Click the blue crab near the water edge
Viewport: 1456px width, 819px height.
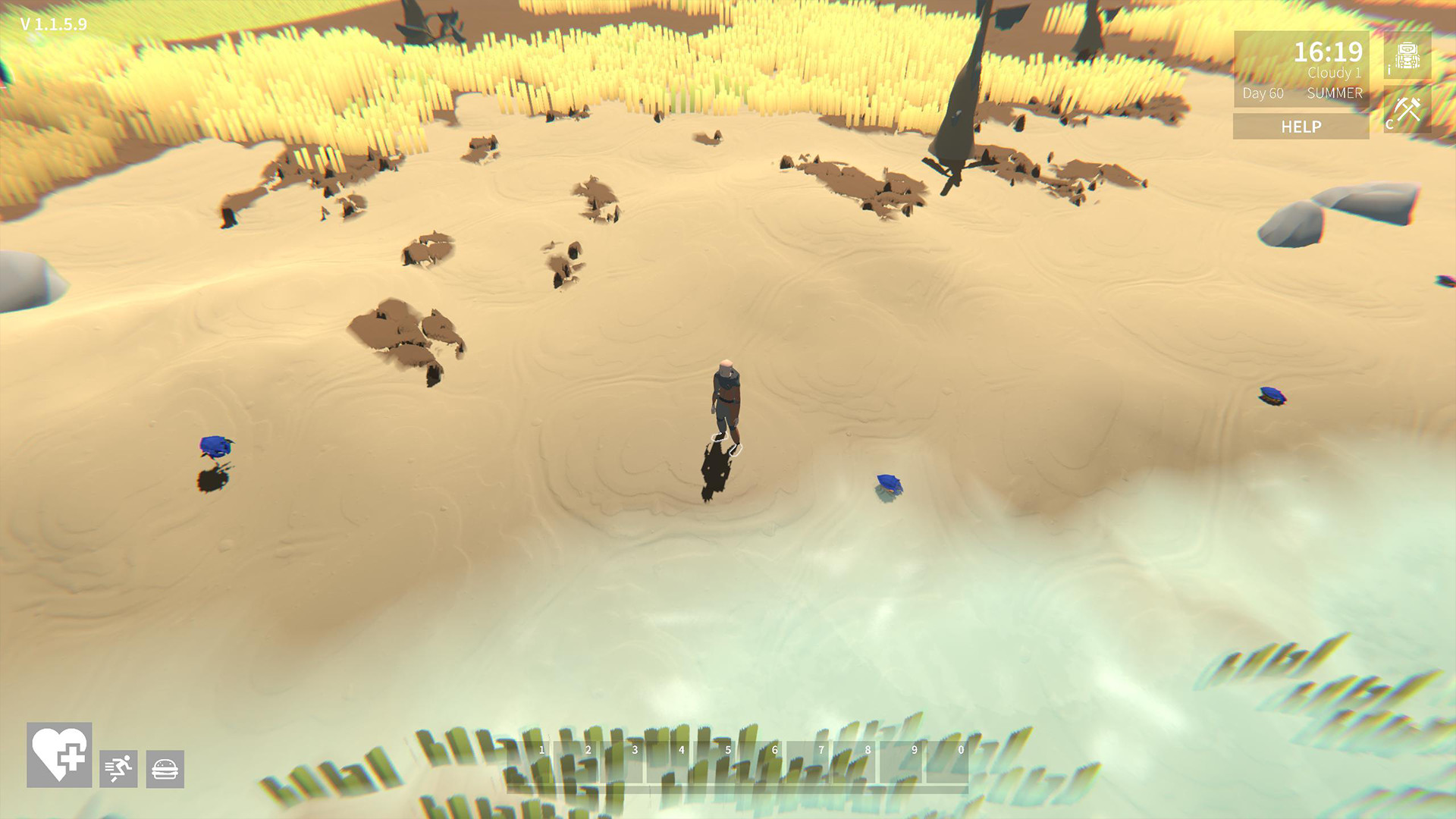pyautogui.click(x=887, y=483)
